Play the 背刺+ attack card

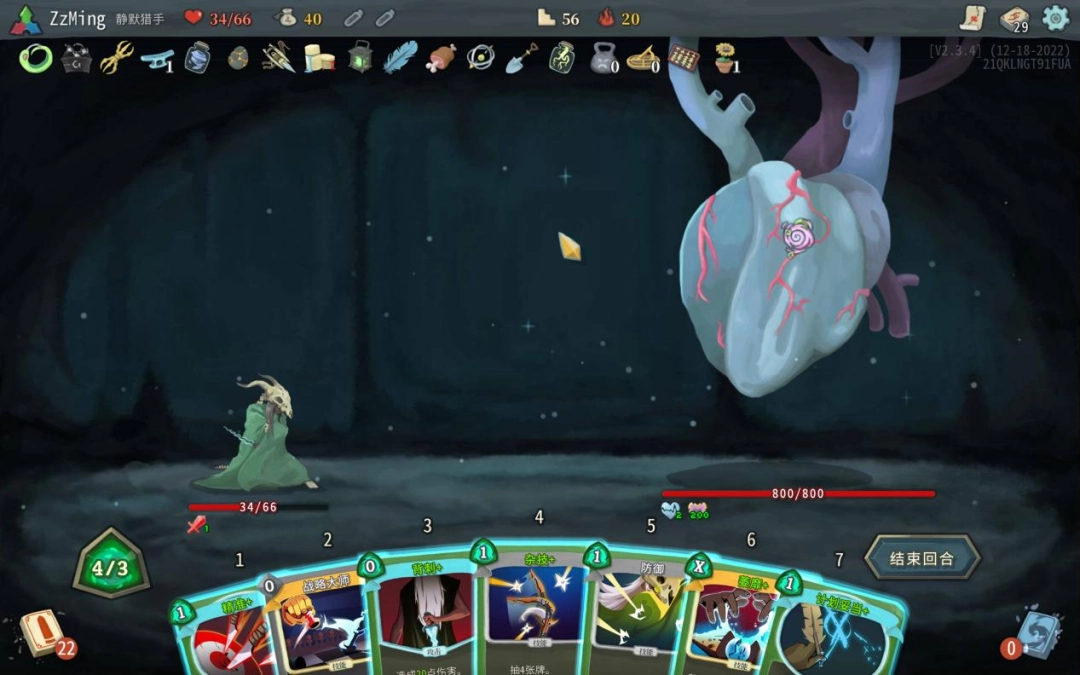[x=425, y=615]
